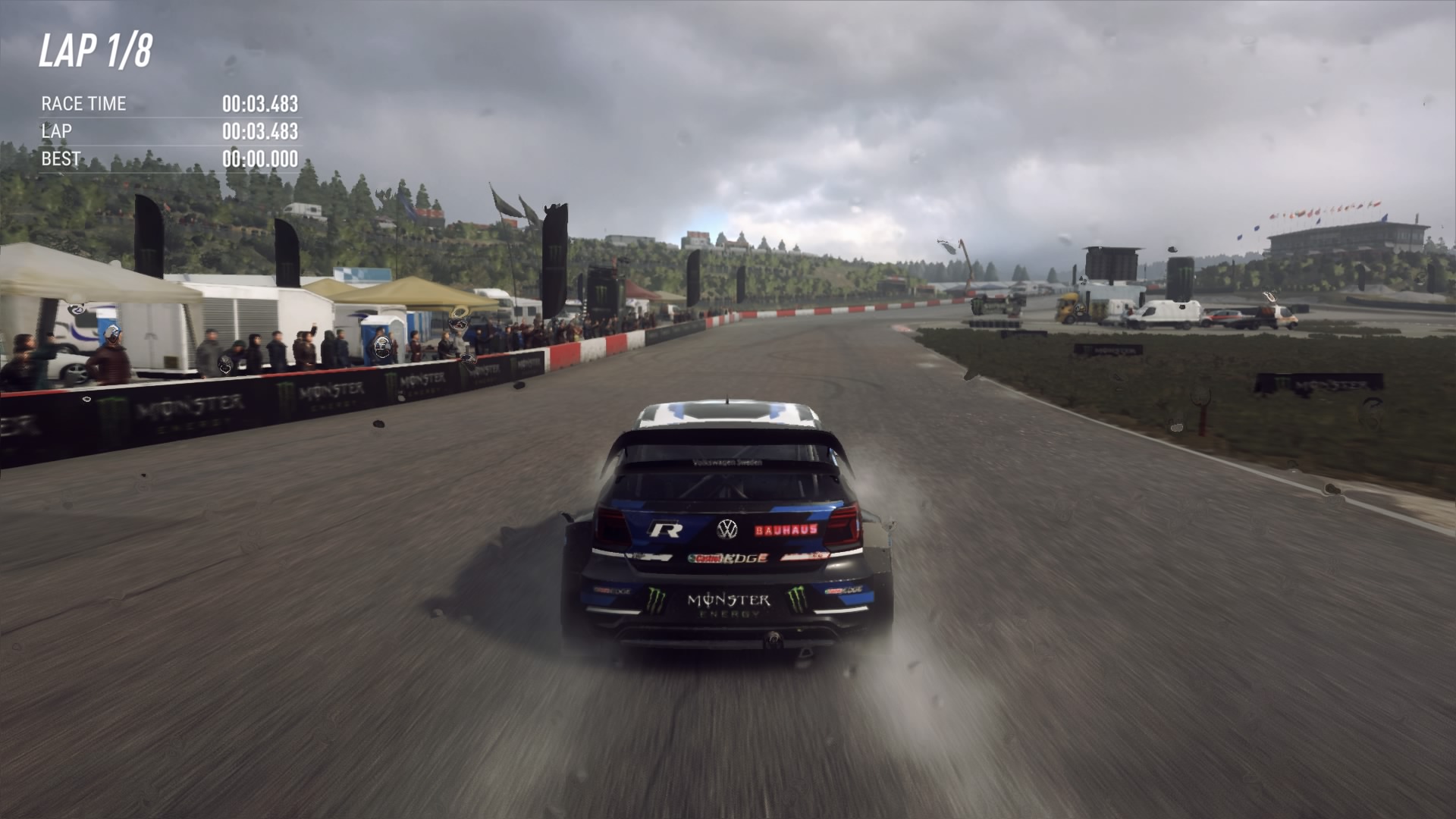Click the best time reading 00:00.000
Viewport: 1456px width, 819px height.
(261, 159)
